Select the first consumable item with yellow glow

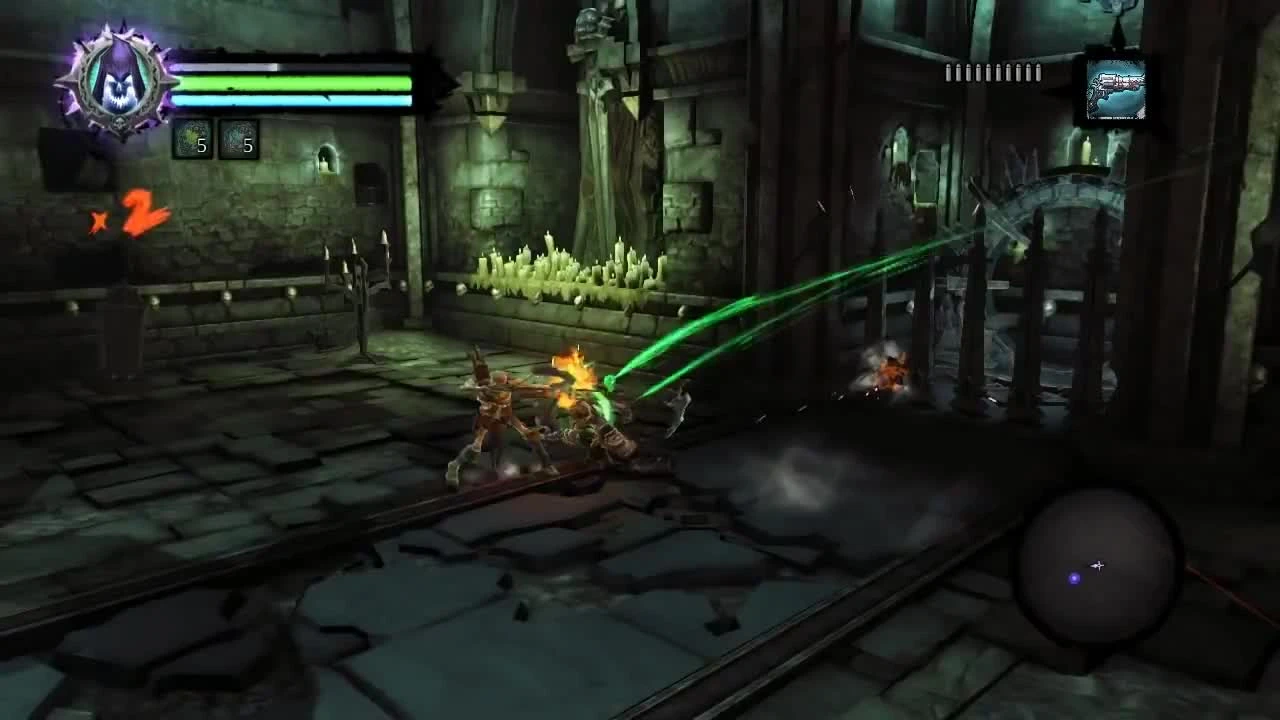190,135
